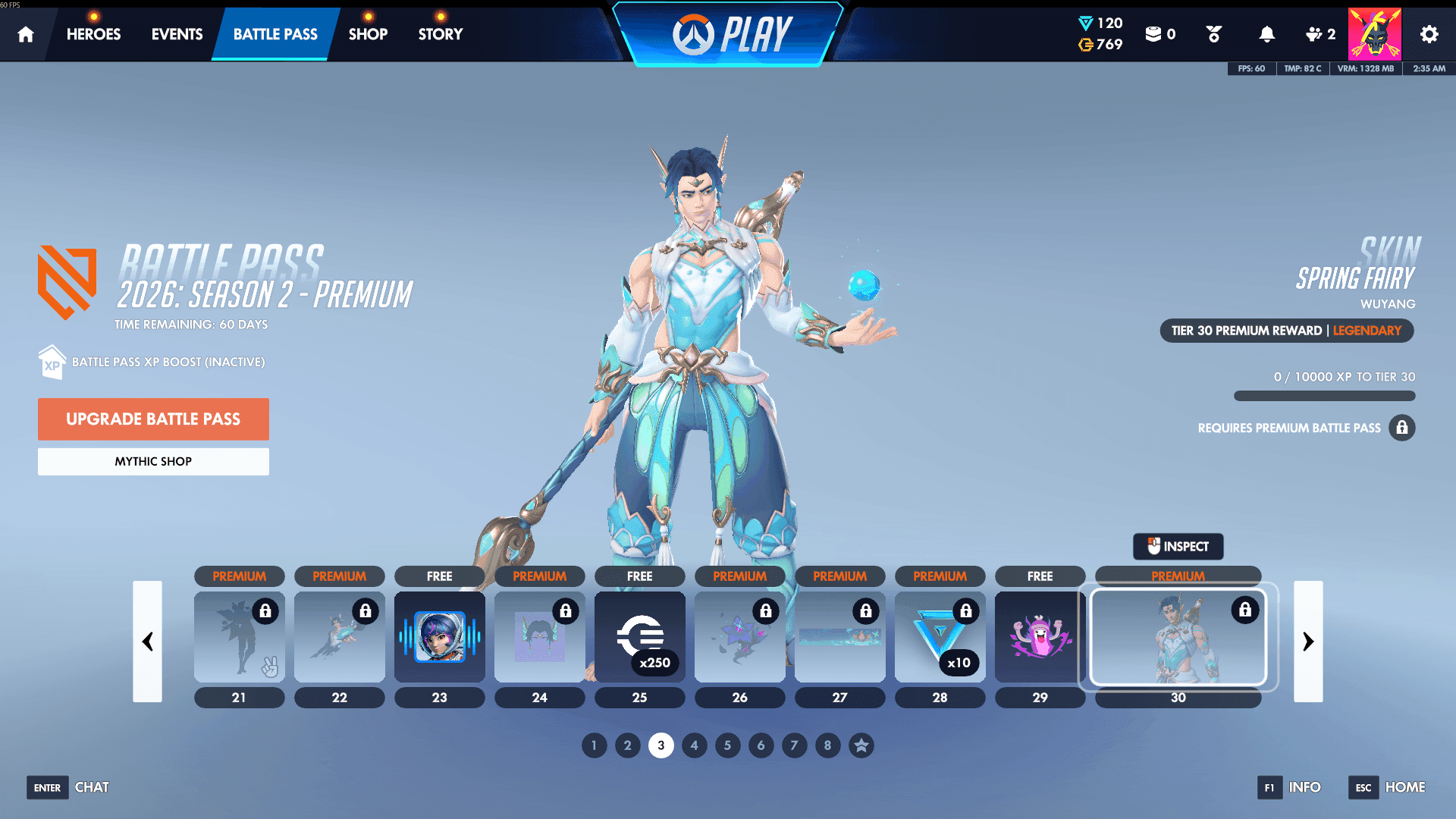Click the lock icon next to Requires Premium Battle Pass
1456x819 pixels.
tap(1402, 428)
